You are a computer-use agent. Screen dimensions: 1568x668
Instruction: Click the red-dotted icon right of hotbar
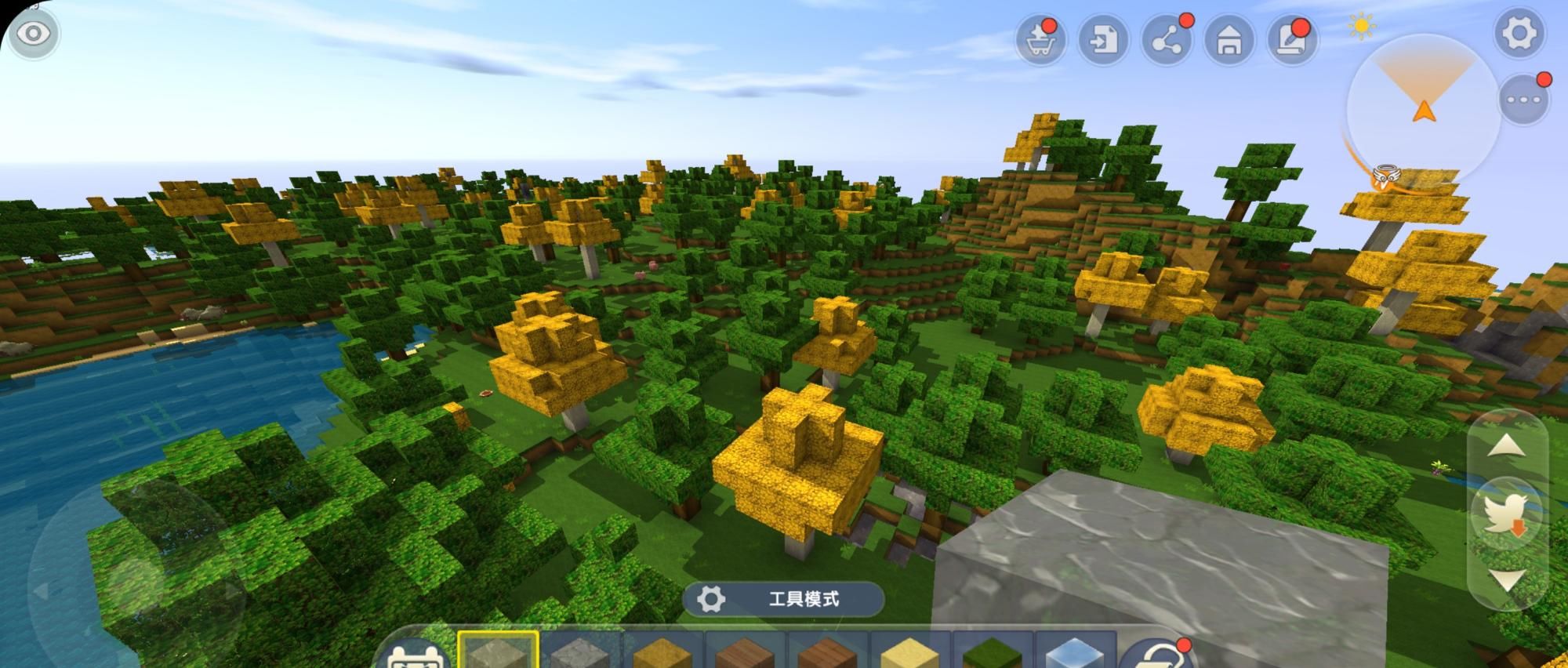(1156, 655)
